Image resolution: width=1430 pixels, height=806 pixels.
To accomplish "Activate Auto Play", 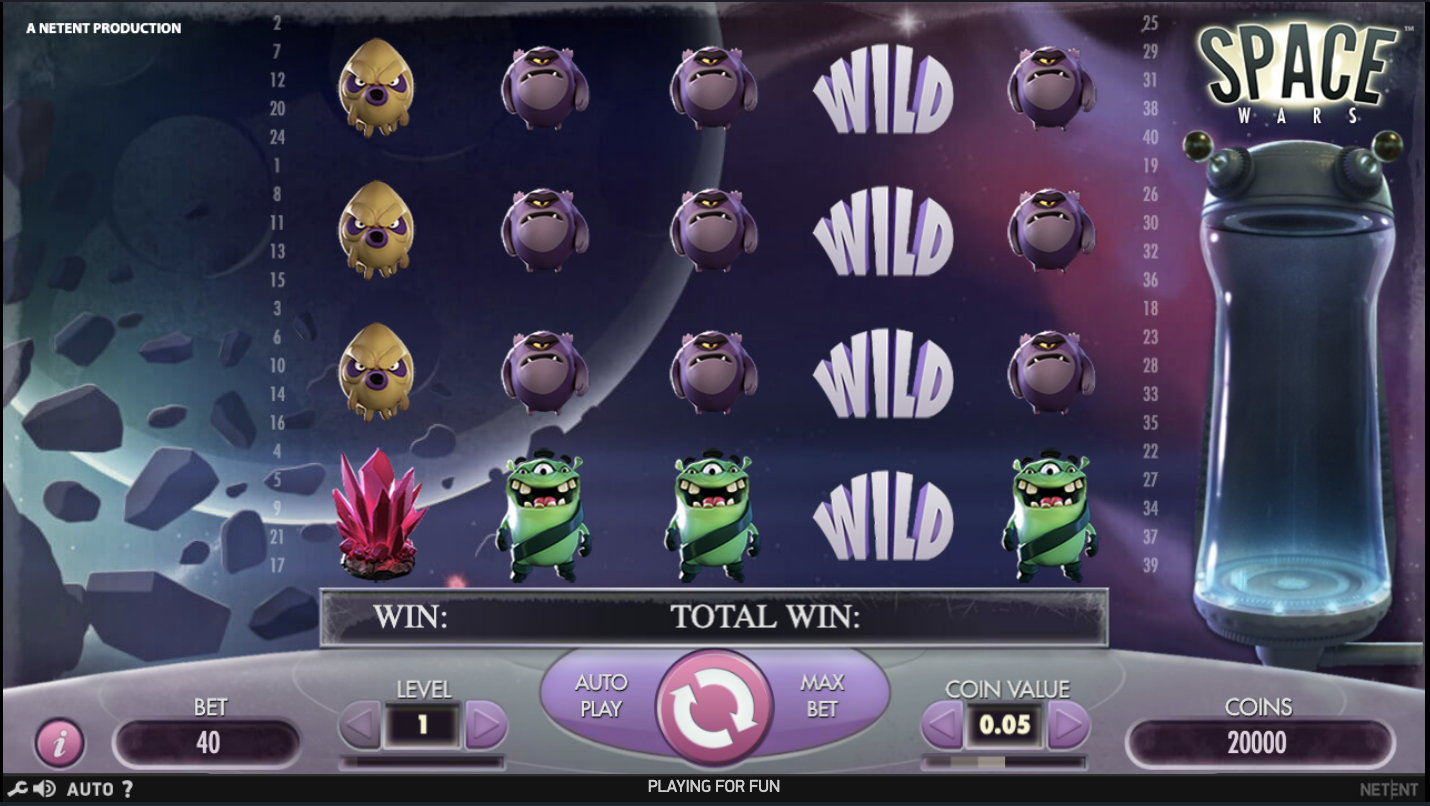I will pyautogui.click(x=601, y=696).
